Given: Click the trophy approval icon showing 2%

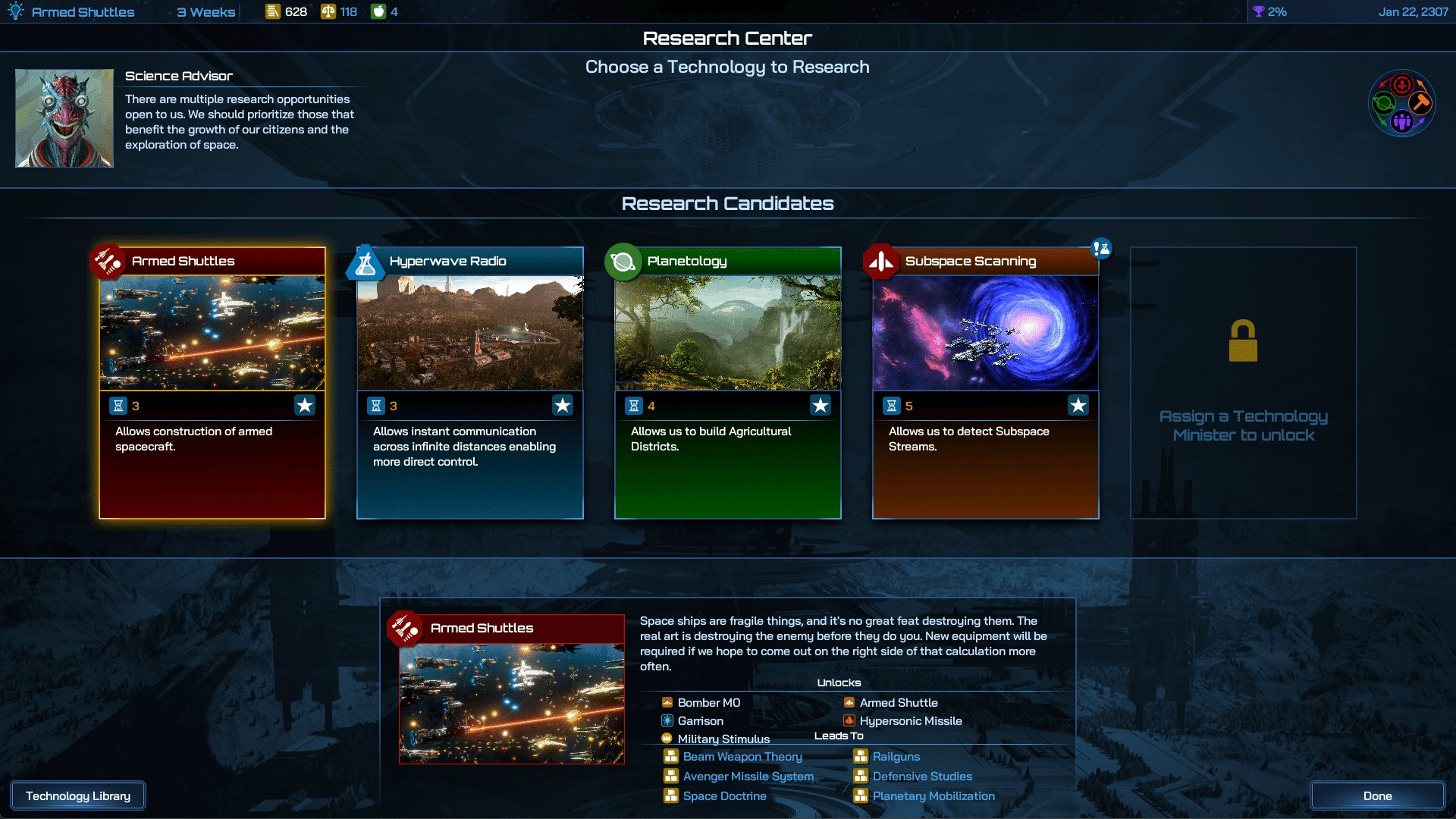Looking at the screenshot, I should click(1260, 11).
